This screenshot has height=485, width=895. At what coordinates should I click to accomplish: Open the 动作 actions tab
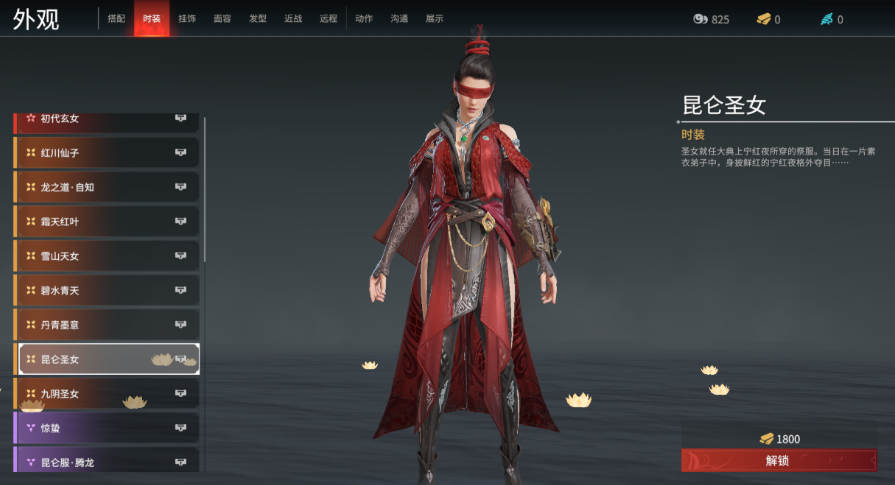click(364, 19)
